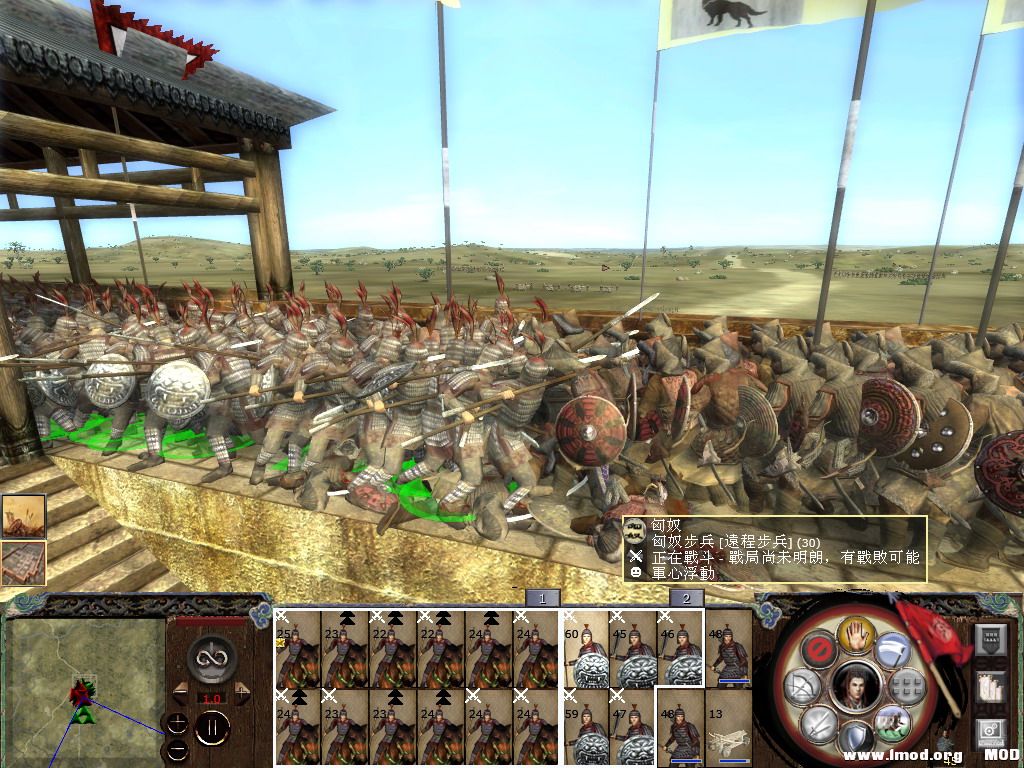
Task: Pause the battle
Action: 211,727
